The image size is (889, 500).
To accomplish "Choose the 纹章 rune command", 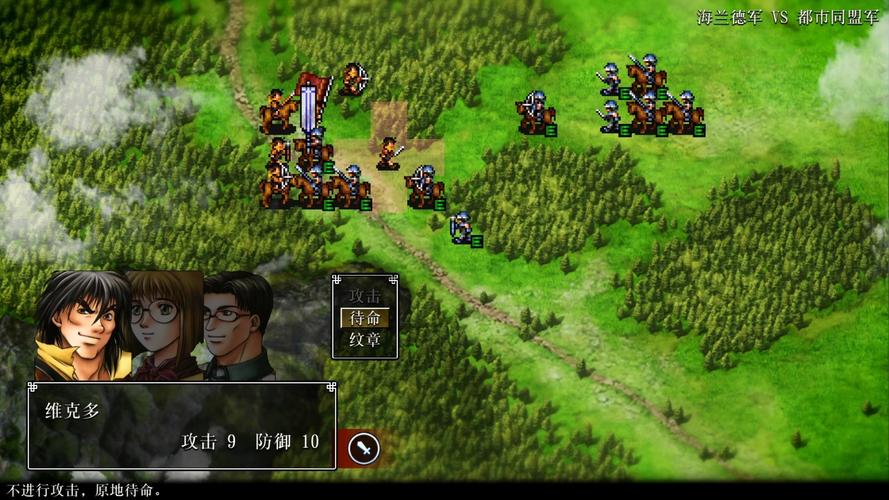I will pyautogui.click(x=365, y=340).
